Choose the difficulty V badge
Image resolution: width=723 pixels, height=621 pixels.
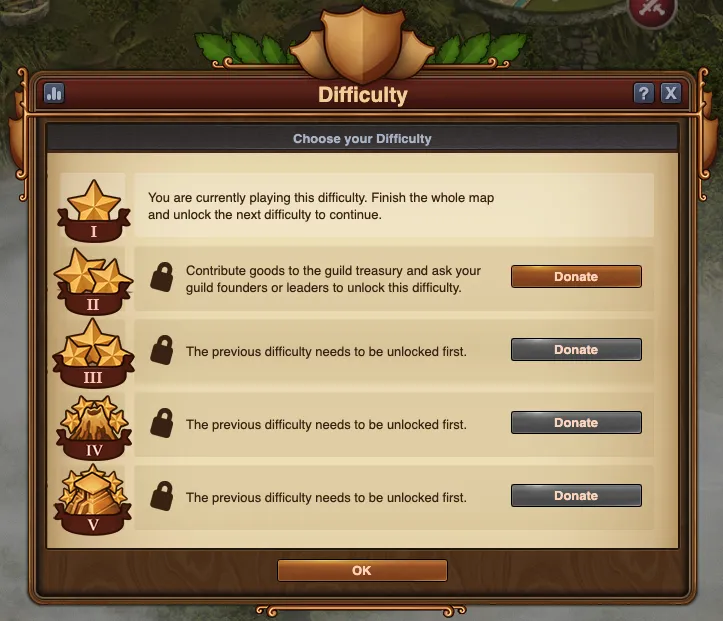point(93,498)
